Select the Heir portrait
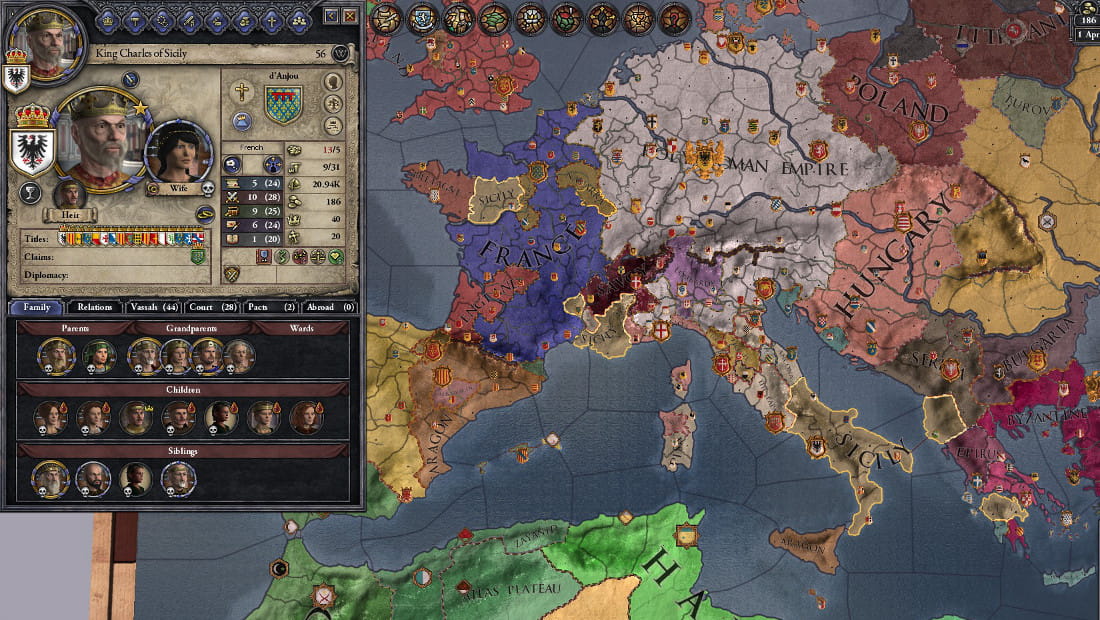Screen dimensions: 1100x620 tap(69, 194)
